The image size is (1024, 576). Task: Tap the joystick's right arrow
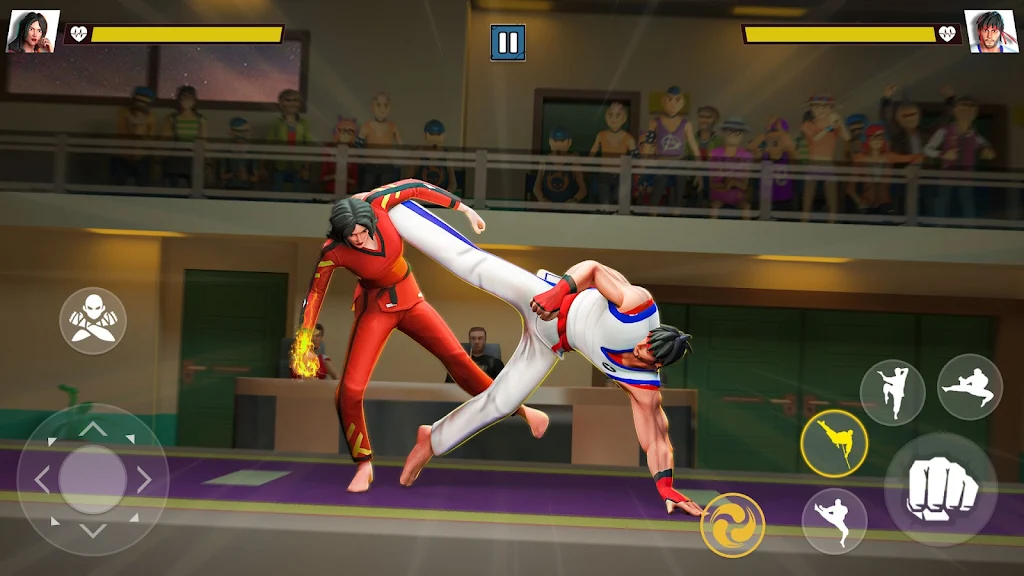(145, 480)
